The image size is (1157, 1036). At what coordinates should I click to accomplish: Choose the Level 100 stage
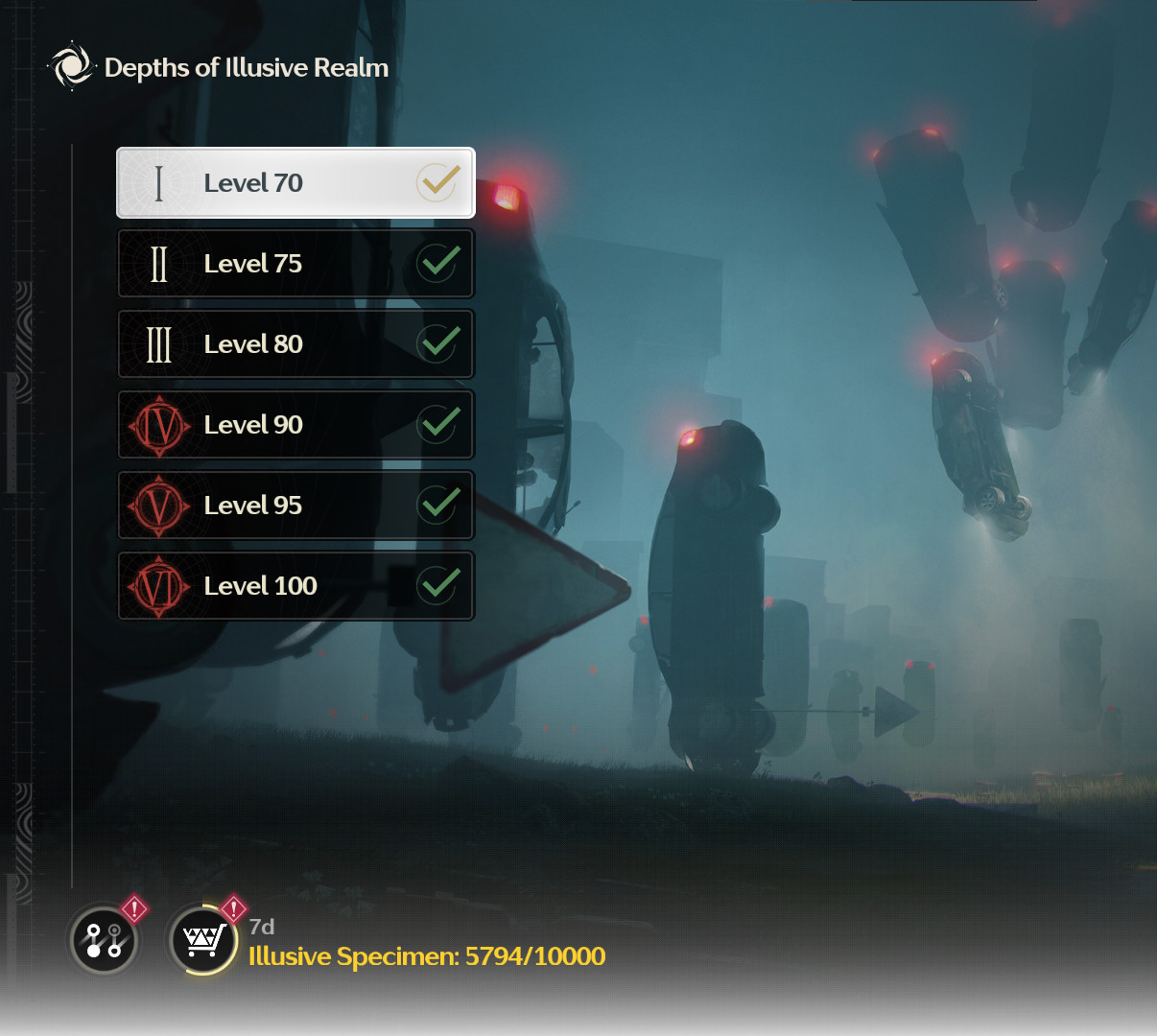[x=295, y=585]
